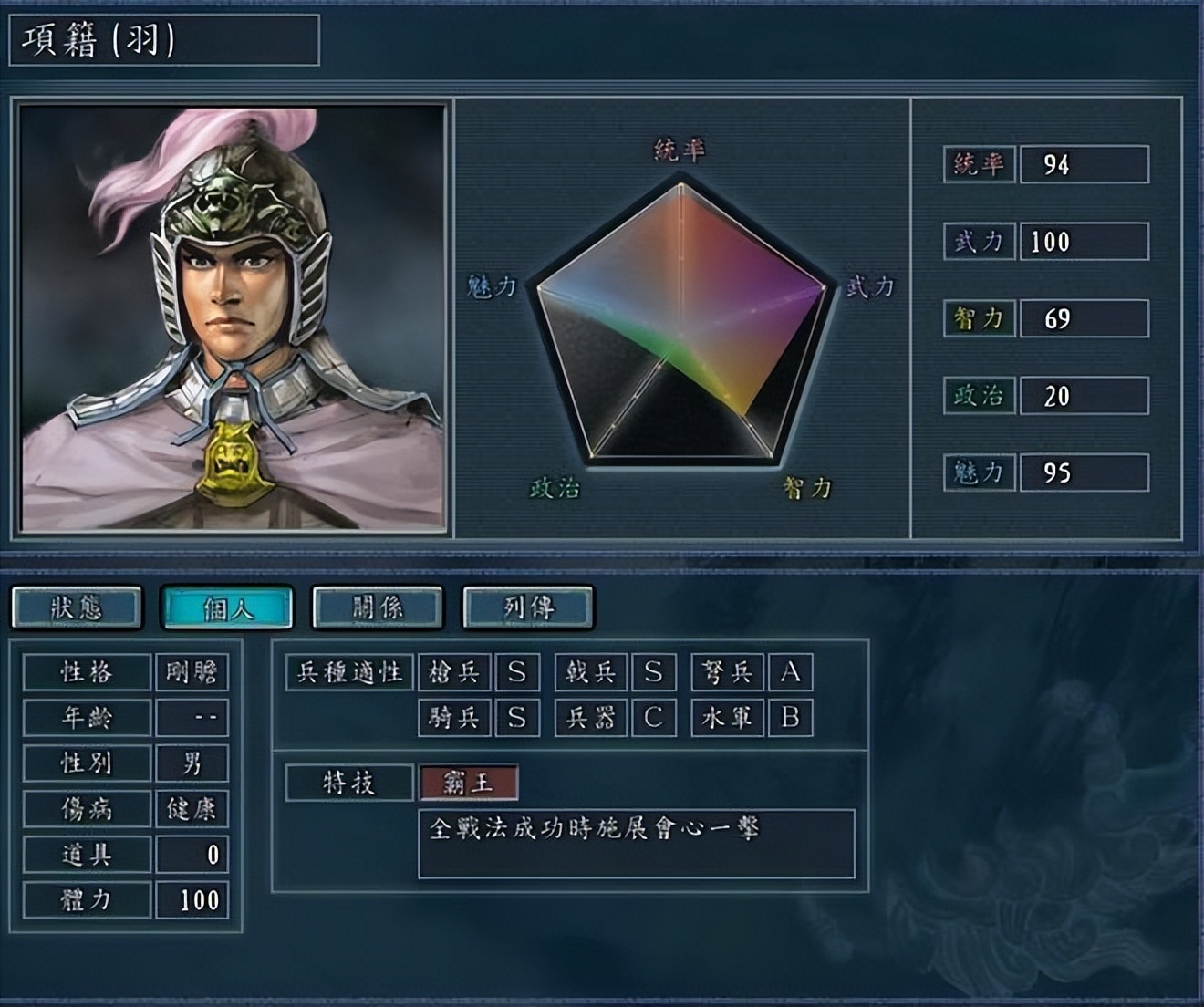The image size is (1204, 1007).
Task: Click the 兵器 C aptitude rating
Action: tap(652, 718)
